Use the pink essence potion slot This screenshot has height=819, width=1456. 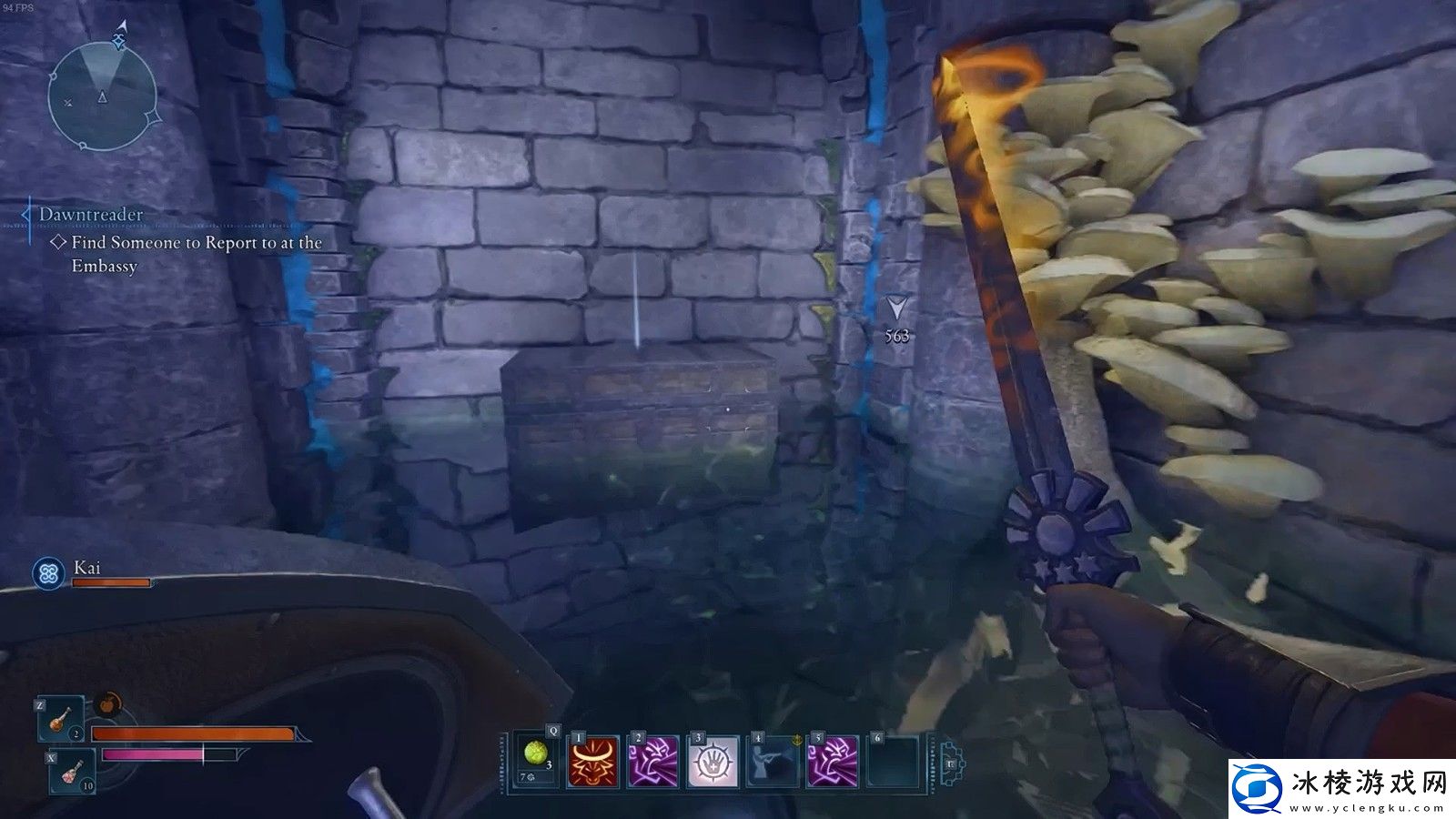[x=72, y=772]
